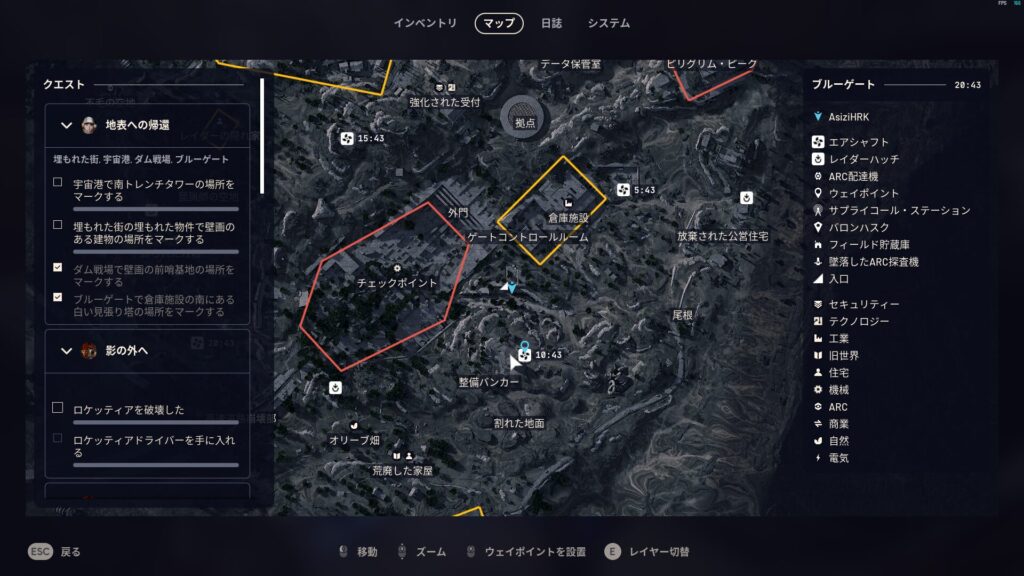Click the 倉庫施設 map marker

pyautogui.click(x=568, y=203)
